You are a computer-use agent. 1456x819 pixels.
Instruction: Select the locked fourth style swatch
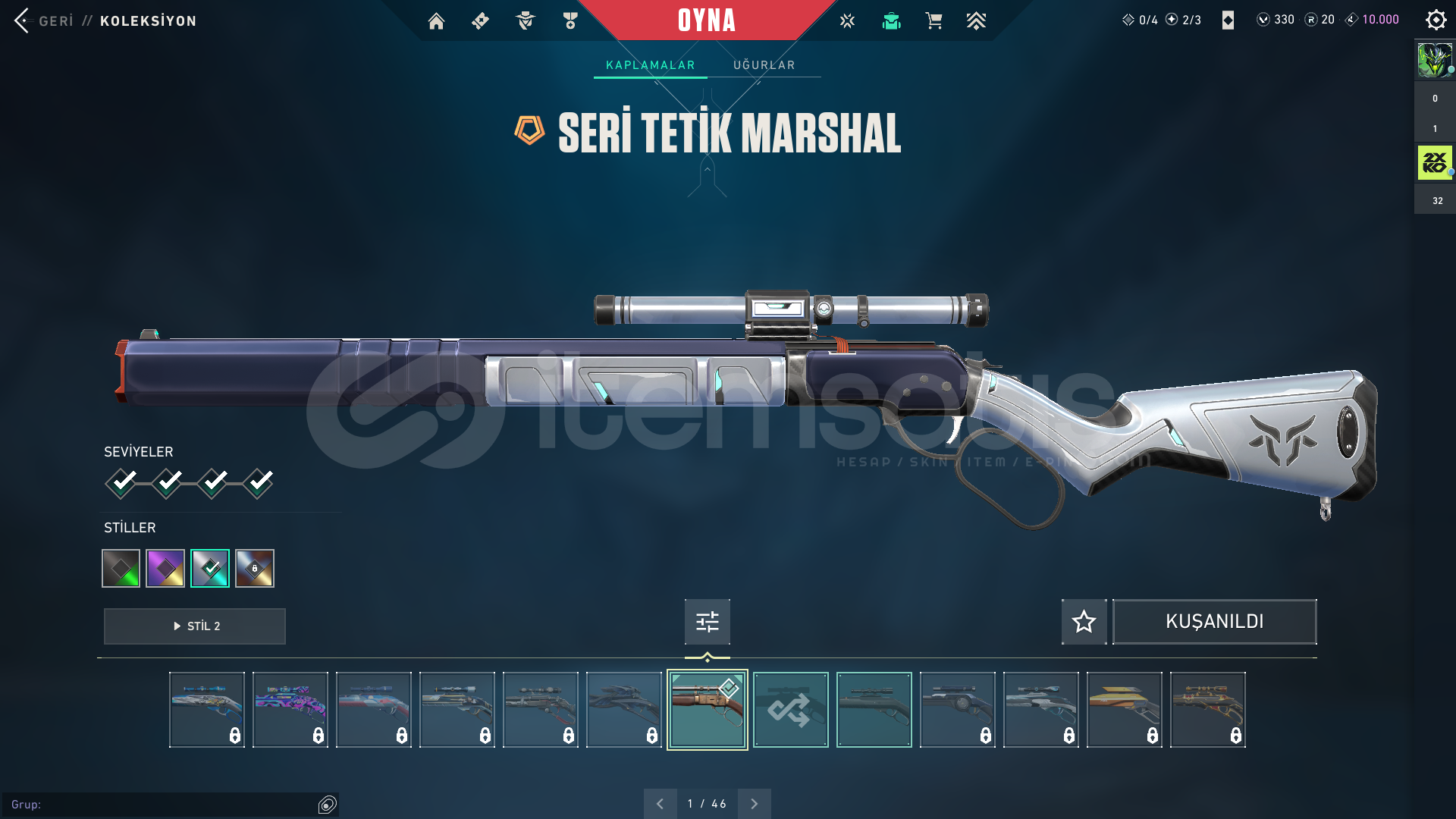coord(255,568)
